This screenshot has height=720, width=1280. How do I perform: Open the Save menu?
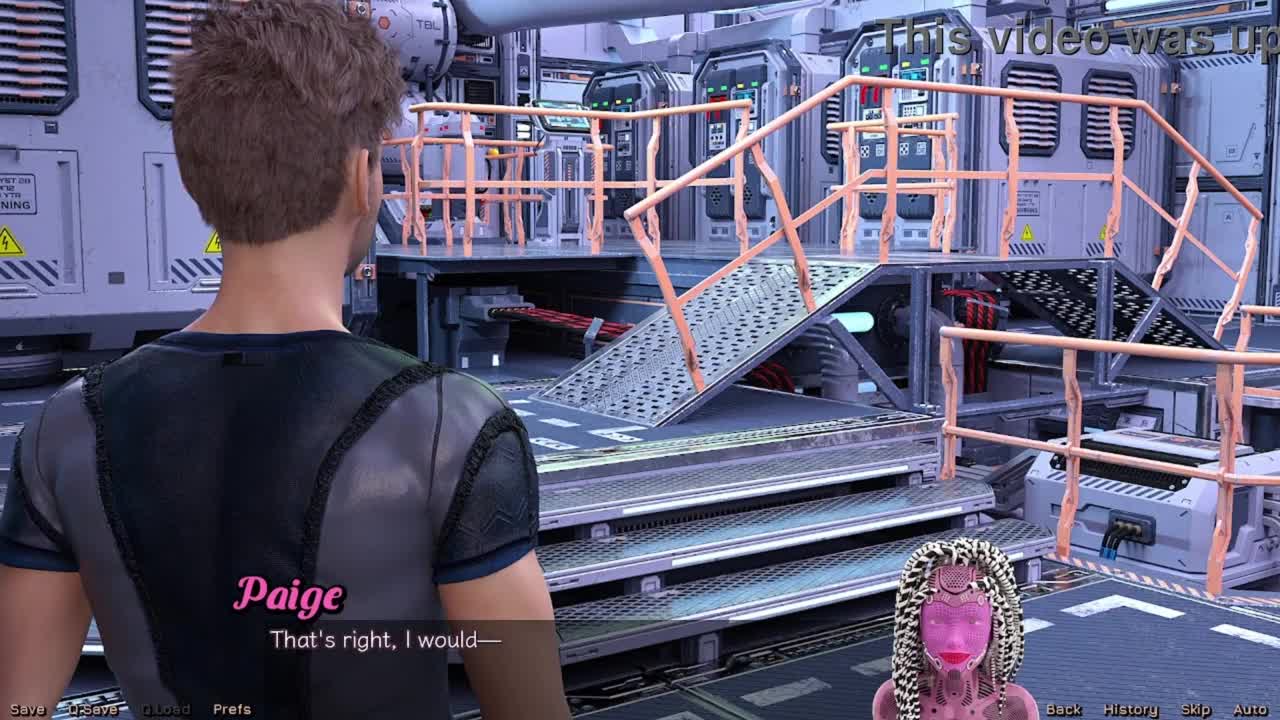click(x=27, y=709)
